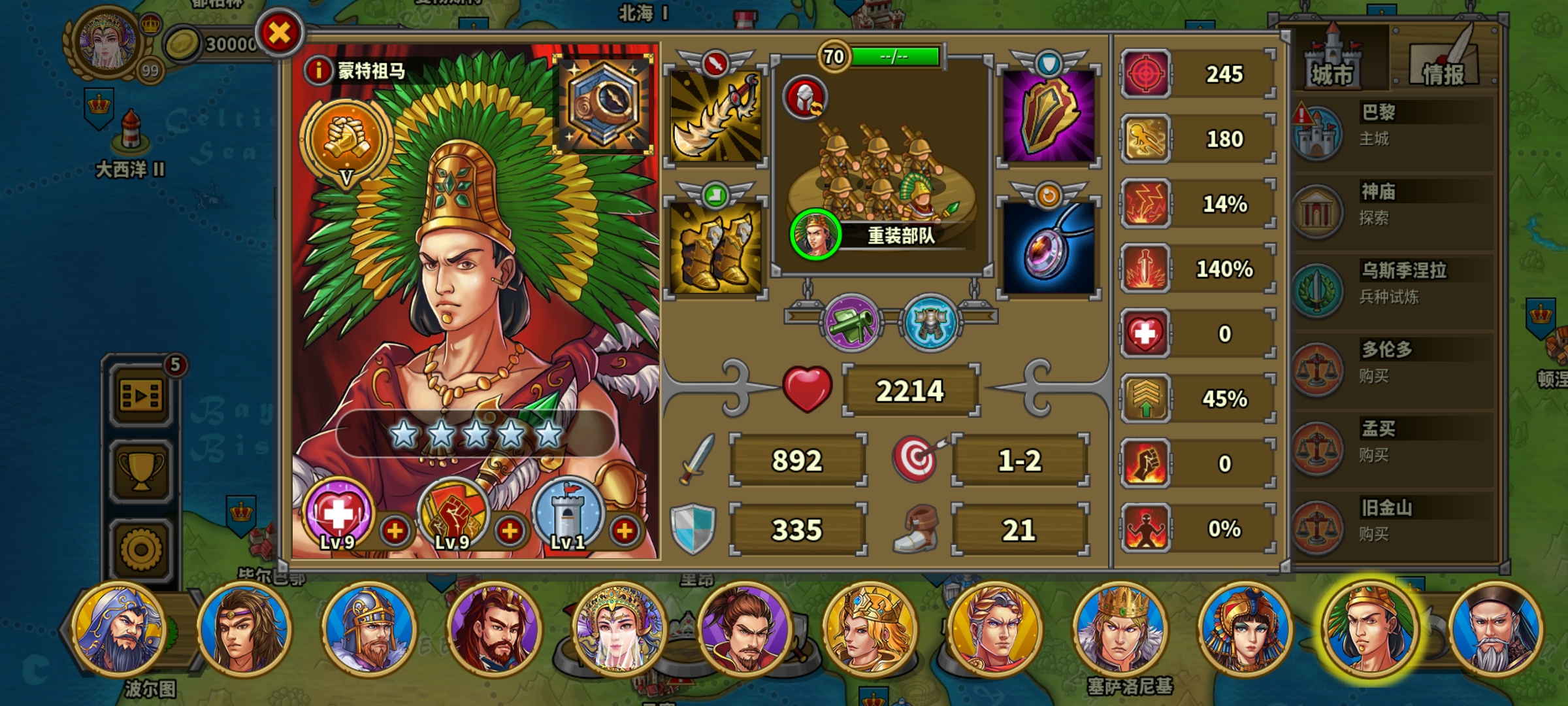This screenshot has height=706, width=1568.
Task: Close the general info panel
Action: [280, 33]
